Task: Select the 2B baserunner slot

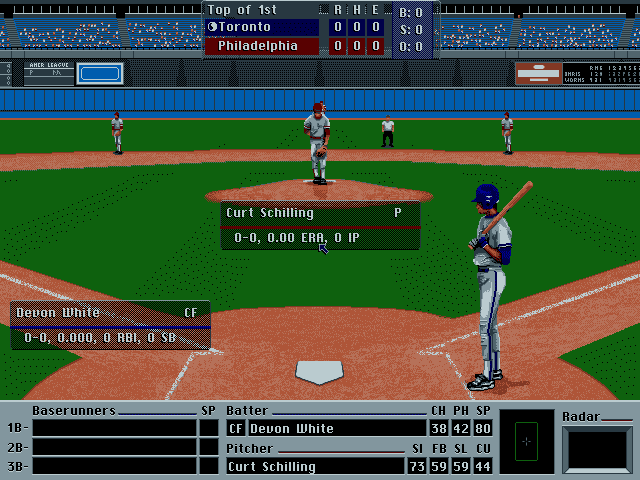Action: click(114, 447)
